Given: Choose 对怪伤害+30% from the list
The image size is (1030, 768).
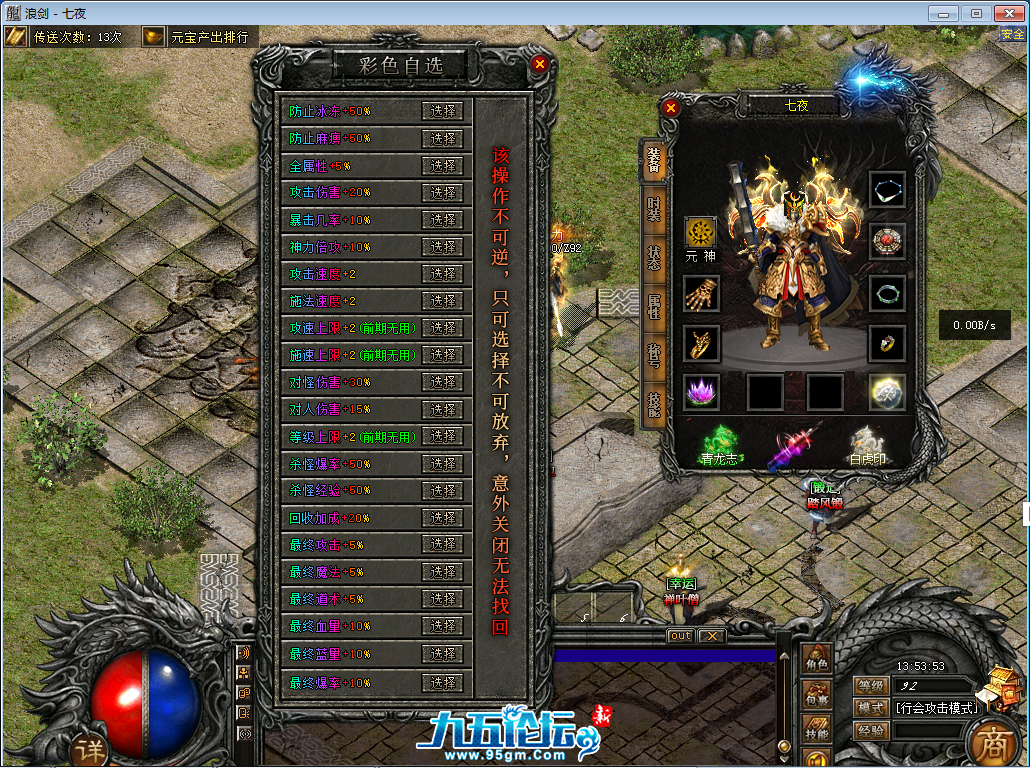Looking at the screenshot, I should pos(443,382).
